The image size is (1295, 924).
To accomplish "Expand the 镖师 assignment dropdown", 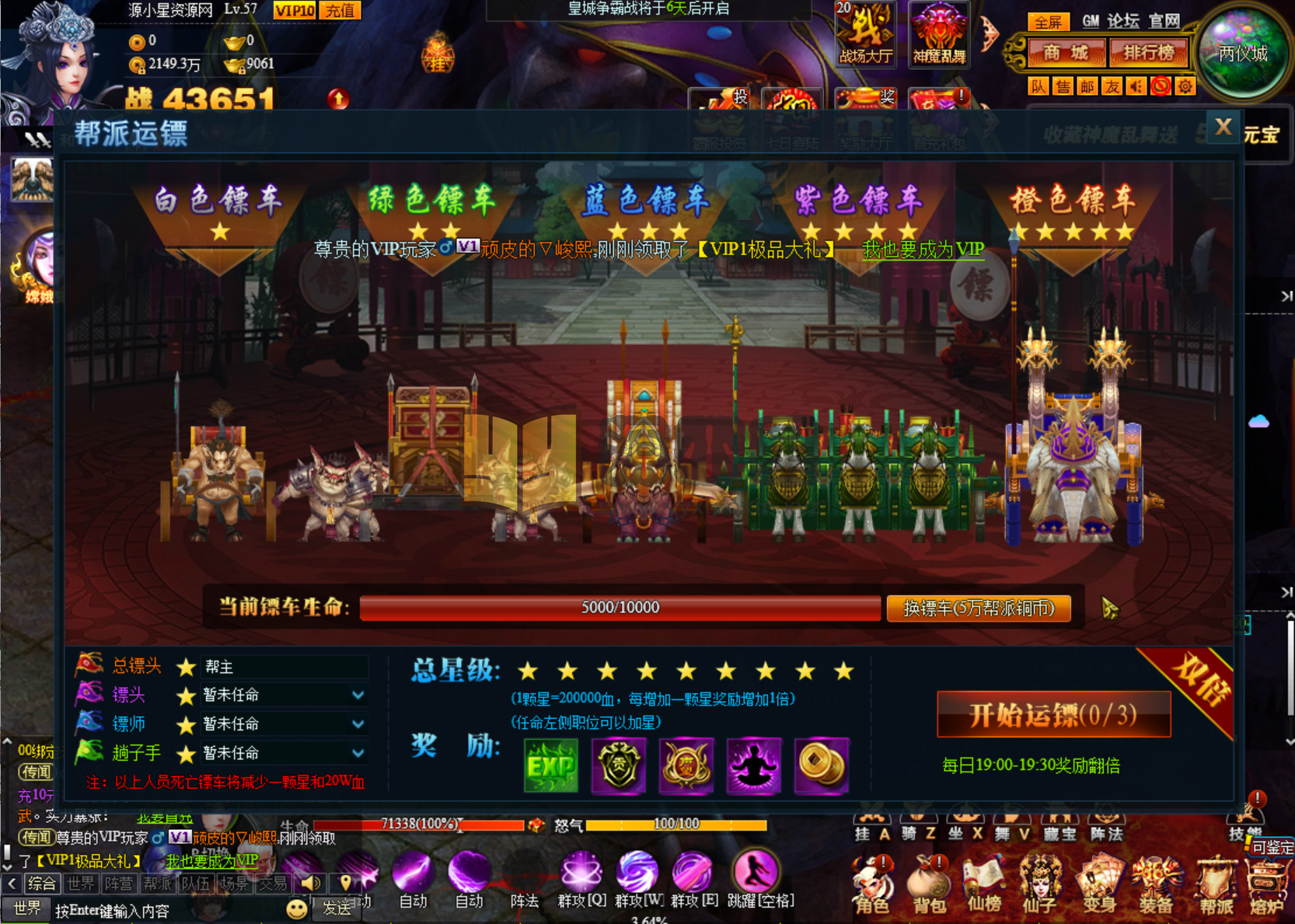I will pos(357,724).
